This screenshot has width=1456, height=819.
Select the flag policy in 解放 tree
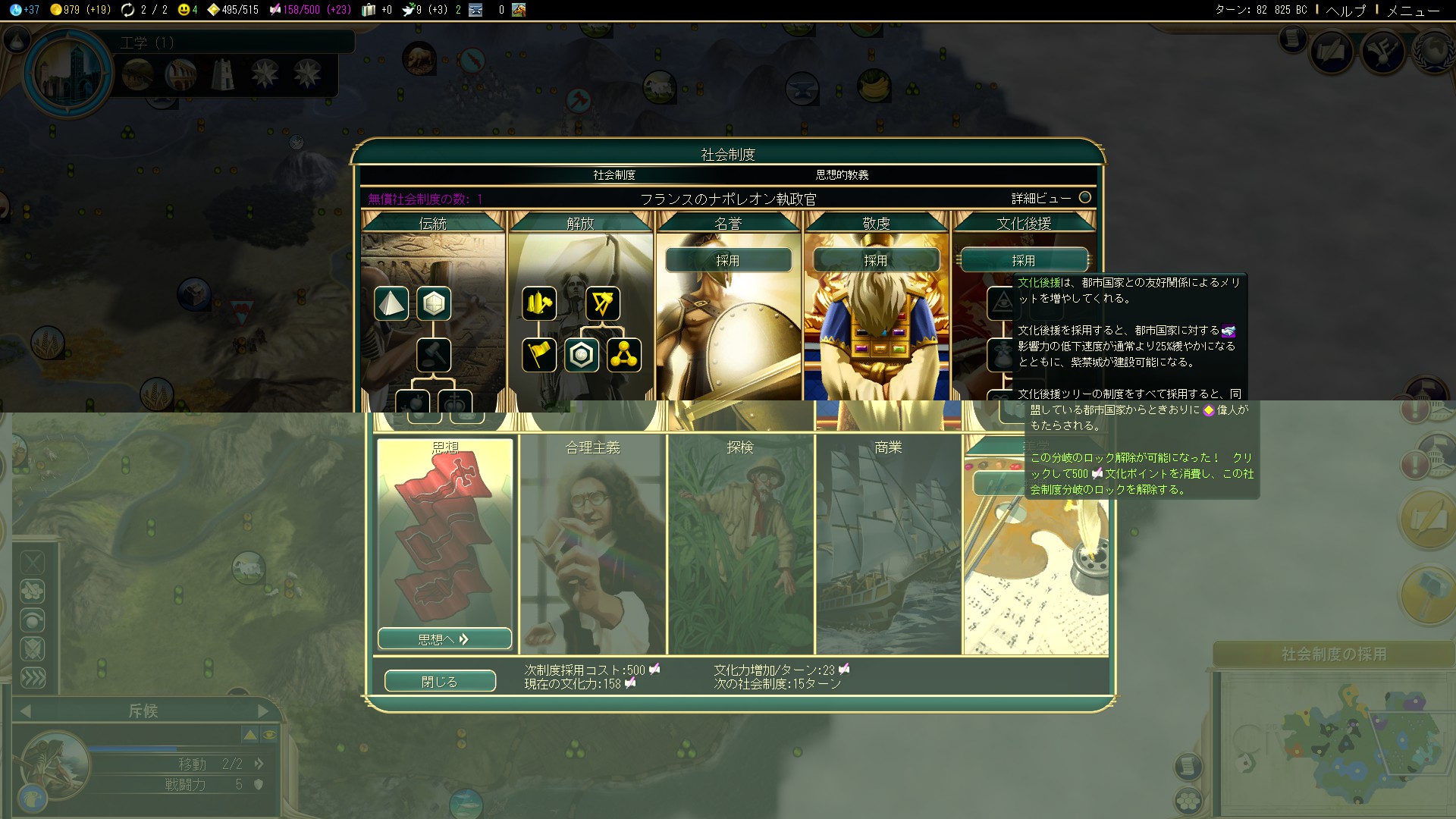(539, 355)
